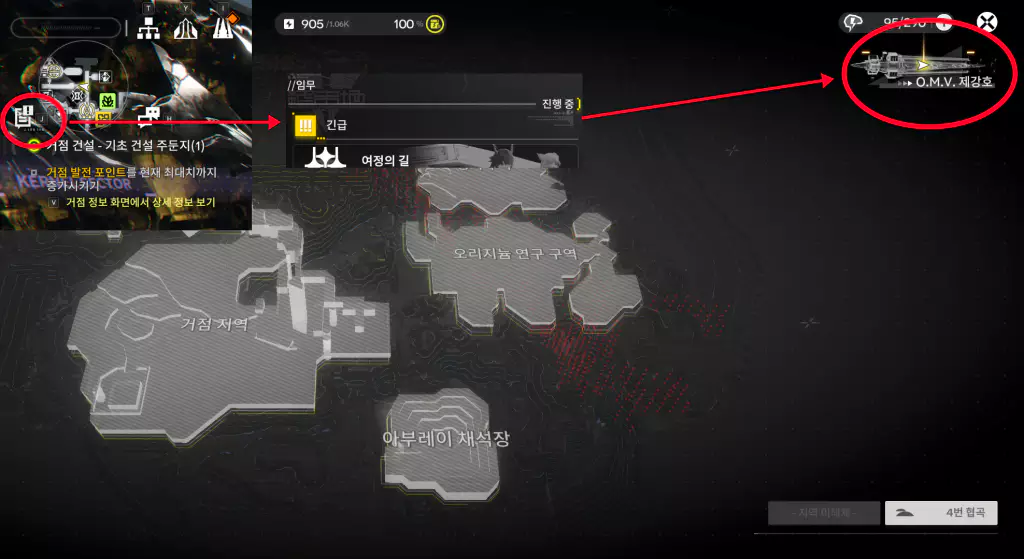Screen dimensions: 1024x559
Task: Pick the 아부레이 채석장 map area
Action: pyautogui.click(x=446, y=438)
